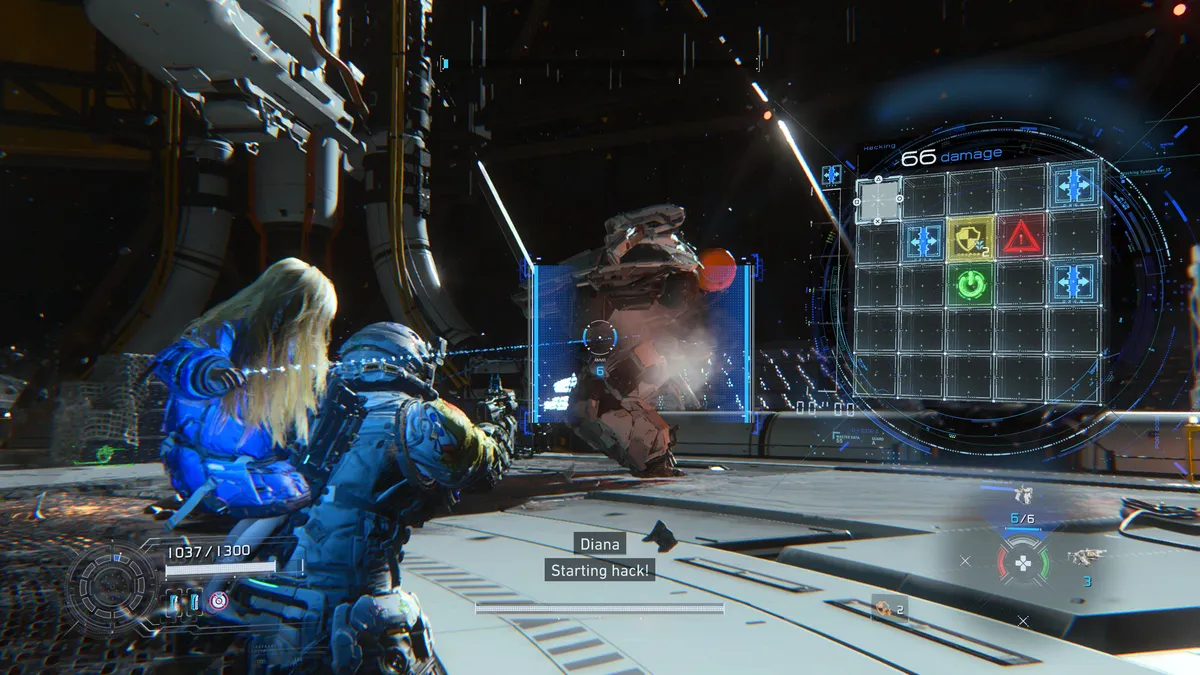Image resolution: width=1200 pixels, height=675 pixels.
Task: Click the small blue node icon outside the hacking grid
Action: click(831, 175)
